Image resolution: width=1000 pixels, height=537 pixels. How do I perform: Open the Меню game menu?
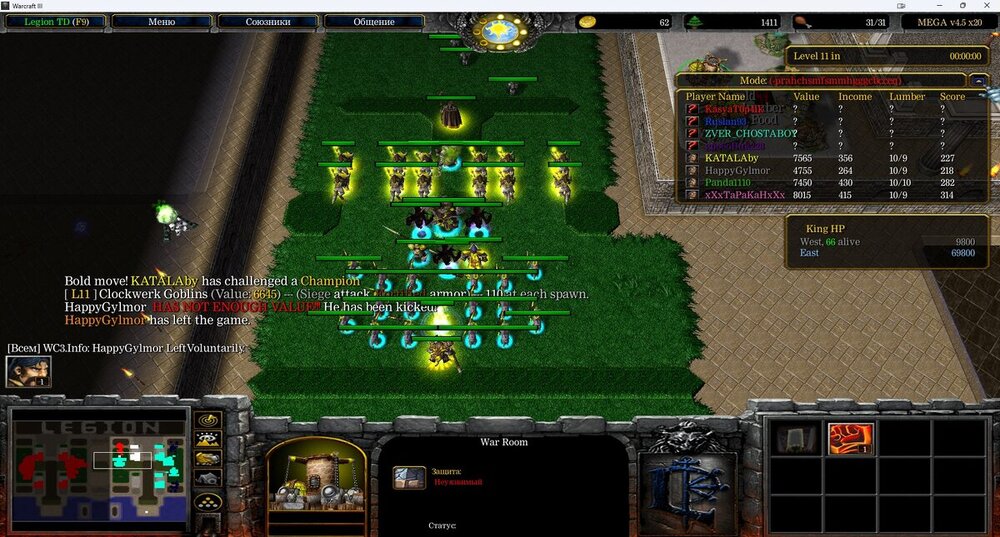click(x=161, y=21)
